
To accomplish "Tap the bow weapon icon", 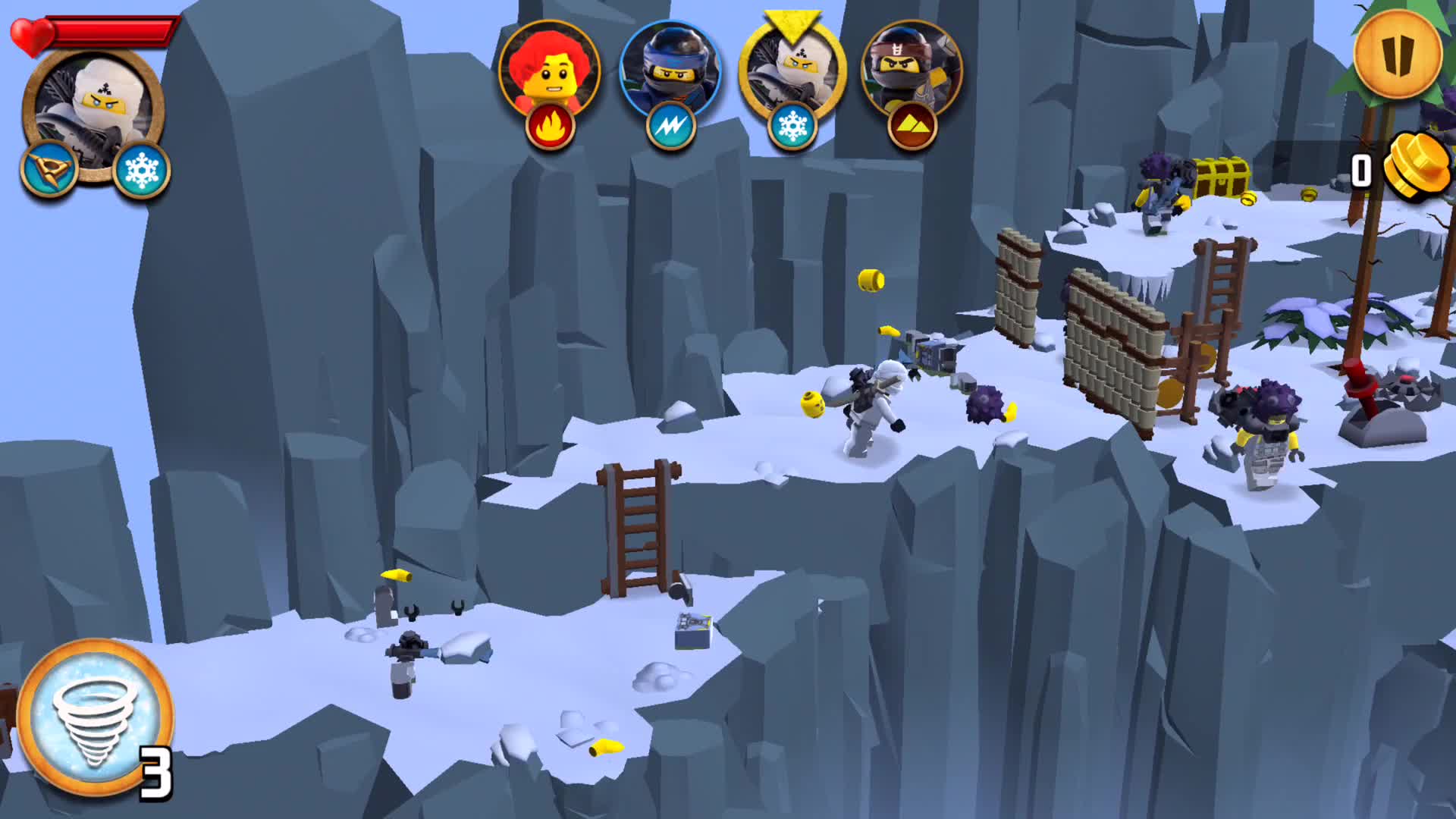I will pos(50,170).
